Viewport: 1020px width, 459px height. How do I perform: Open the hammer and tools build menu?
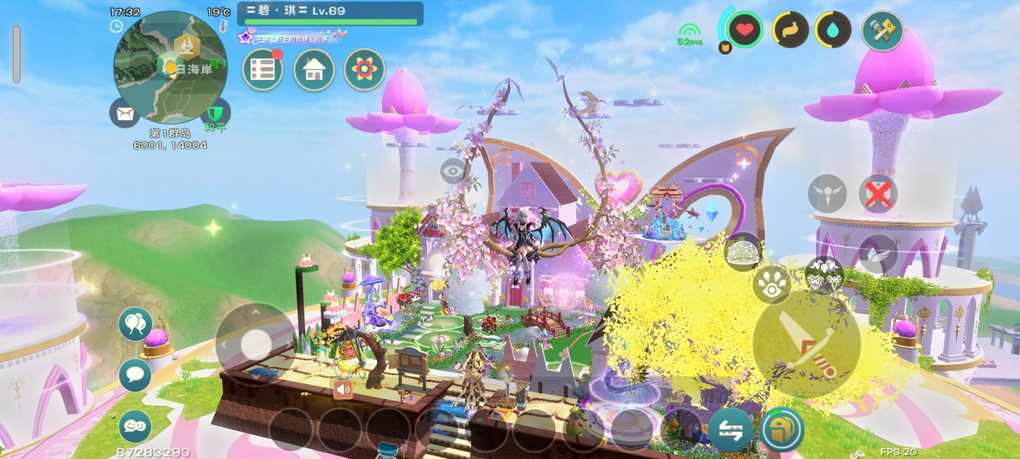(x=883, y=29)
